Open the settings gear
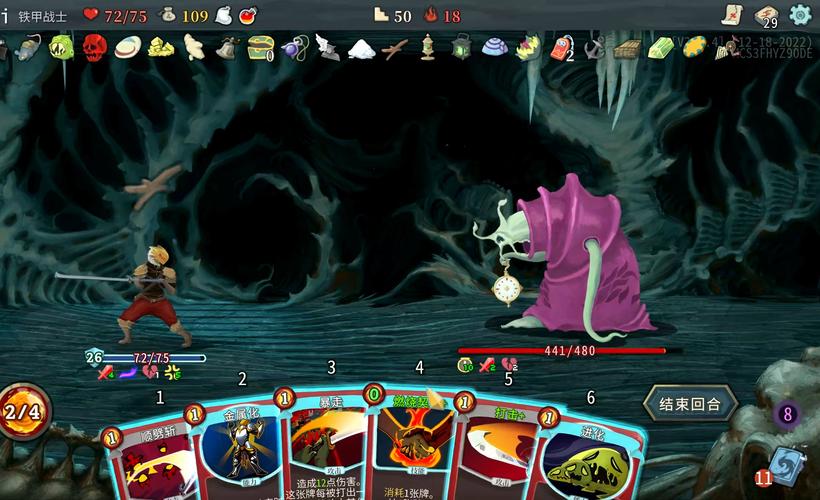This screenshot has width=820, height=500. point(800,15)
